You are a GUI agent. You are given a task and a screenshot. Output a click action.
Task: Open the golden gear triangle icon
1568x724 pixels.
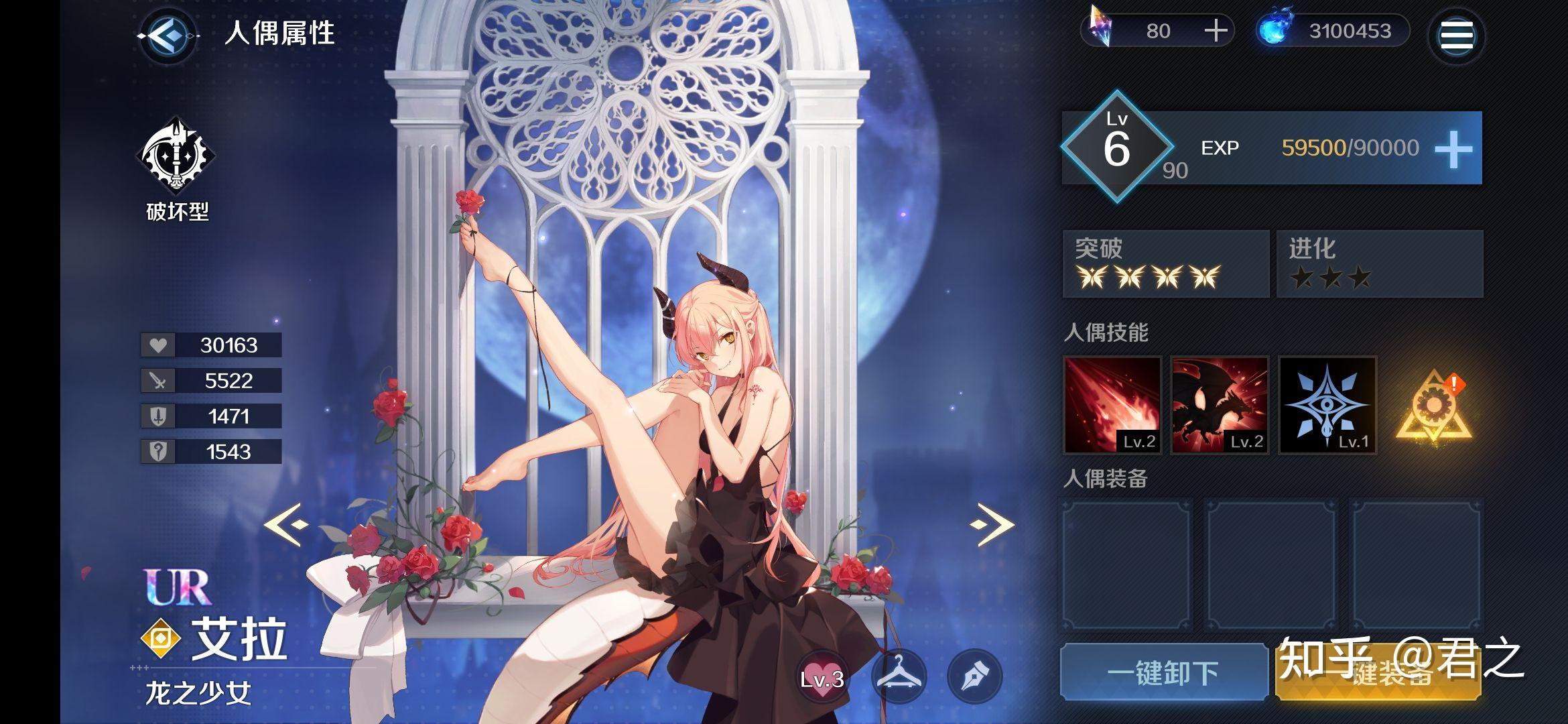tap(1433, 406)
